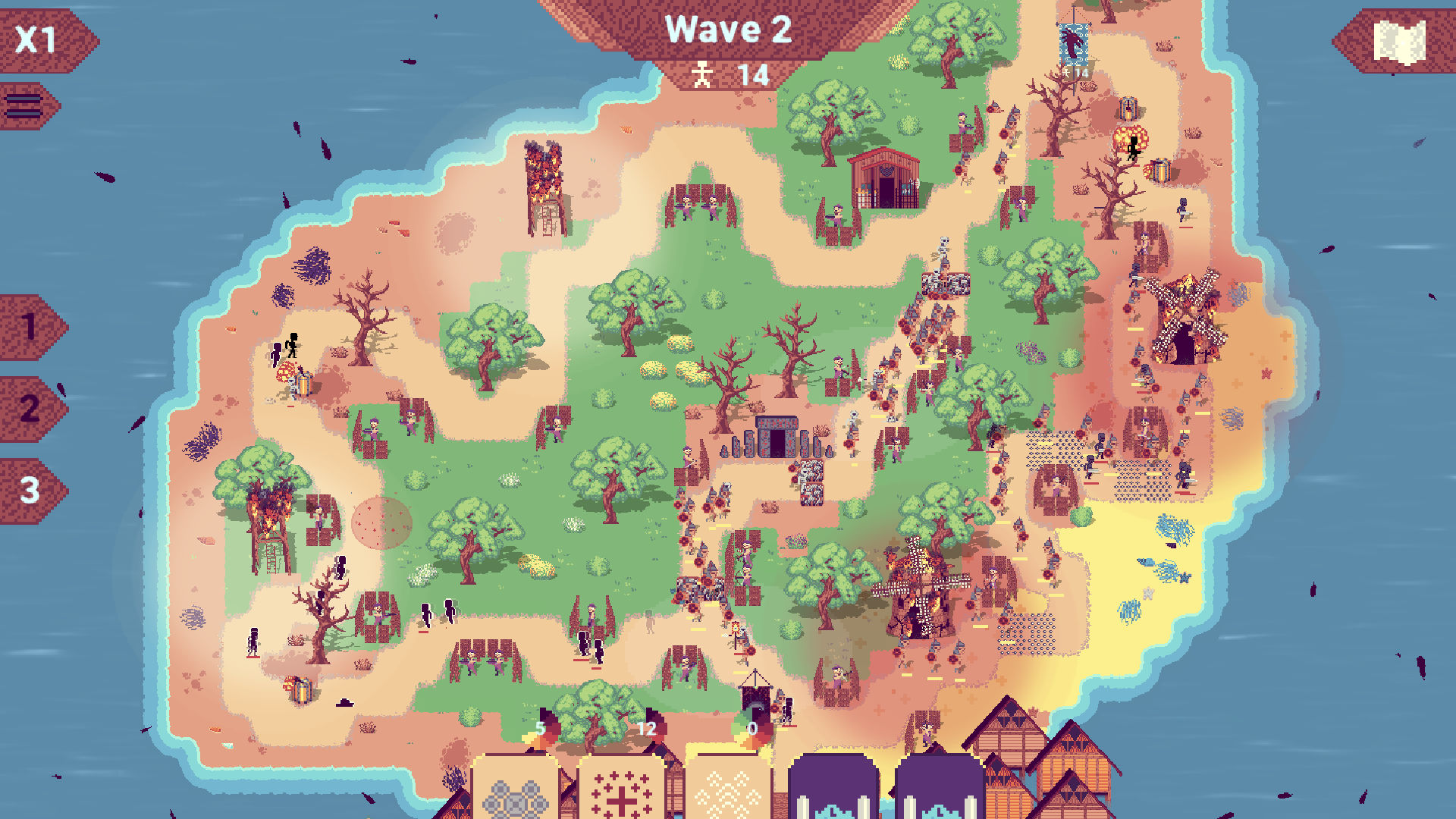This screenshot has height=819, width=1456.
Task: Toggle hotkey banner 1 on the left
Action: tap(29, 326)
